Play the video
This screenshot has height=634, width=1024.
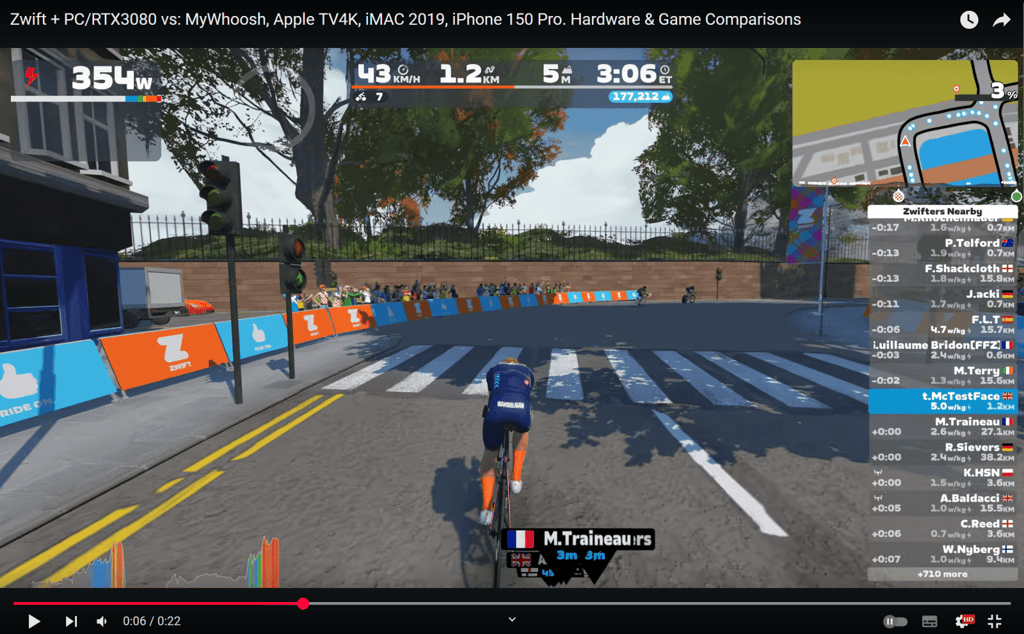34,621
